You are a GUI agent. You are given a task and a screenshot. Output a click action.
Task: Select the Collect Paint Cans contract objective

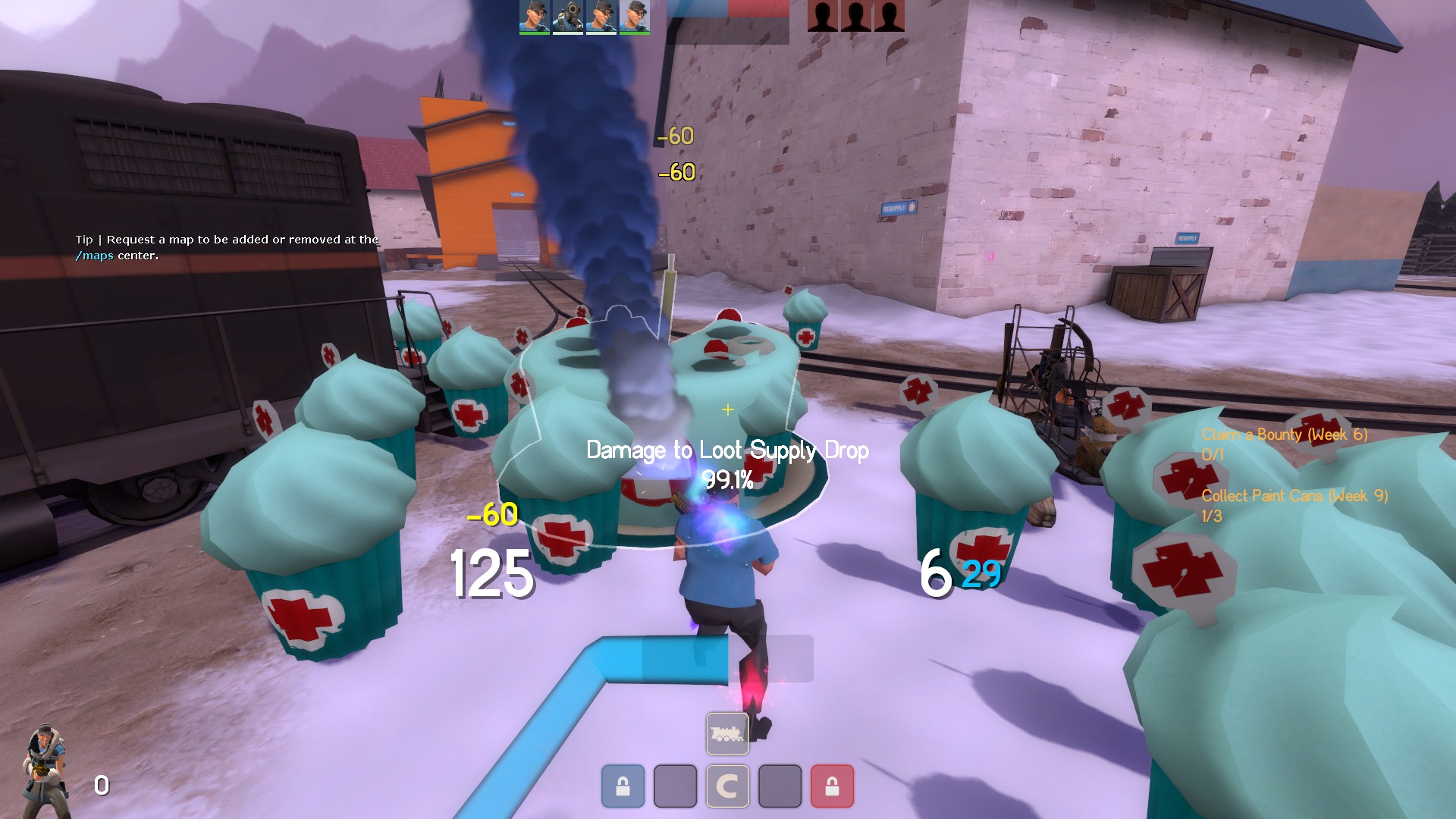1294,497
